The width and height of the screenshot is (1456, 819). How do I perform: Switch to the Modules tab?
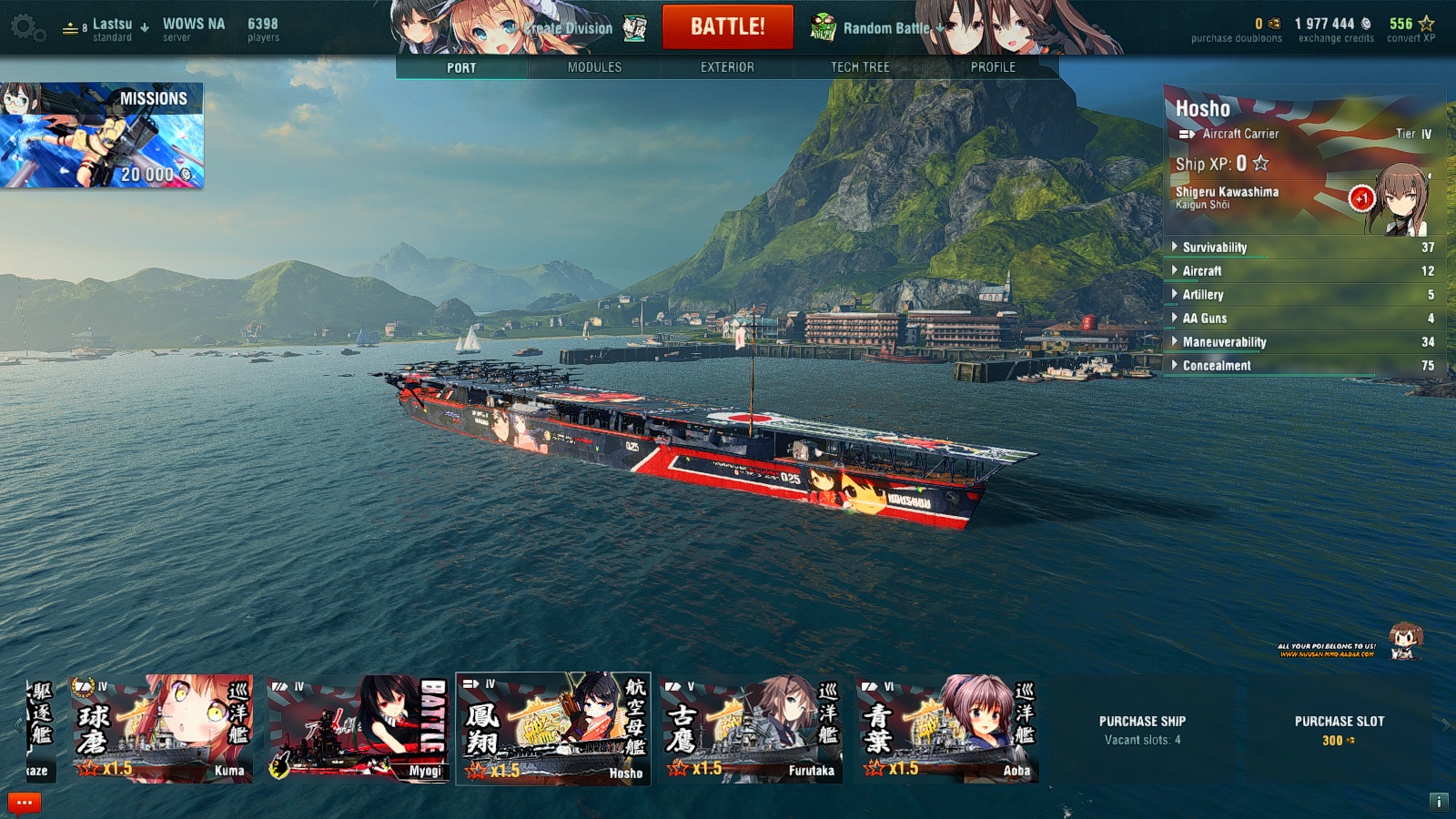[594, 67]
